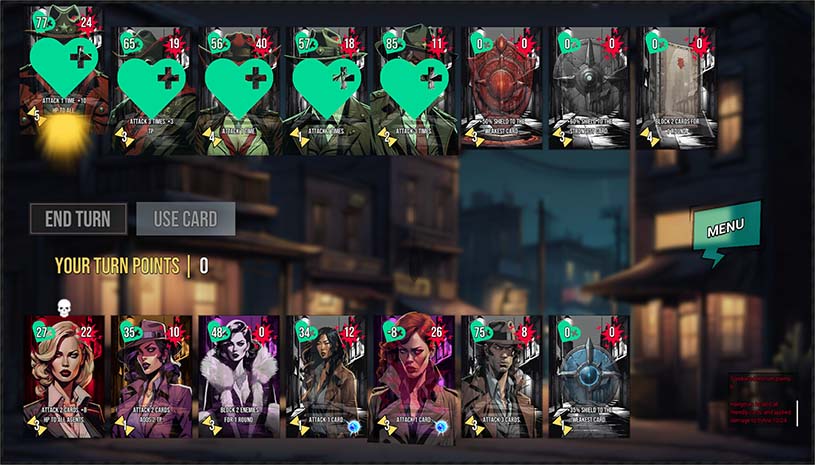Click the End Turn button

(78, 219)
